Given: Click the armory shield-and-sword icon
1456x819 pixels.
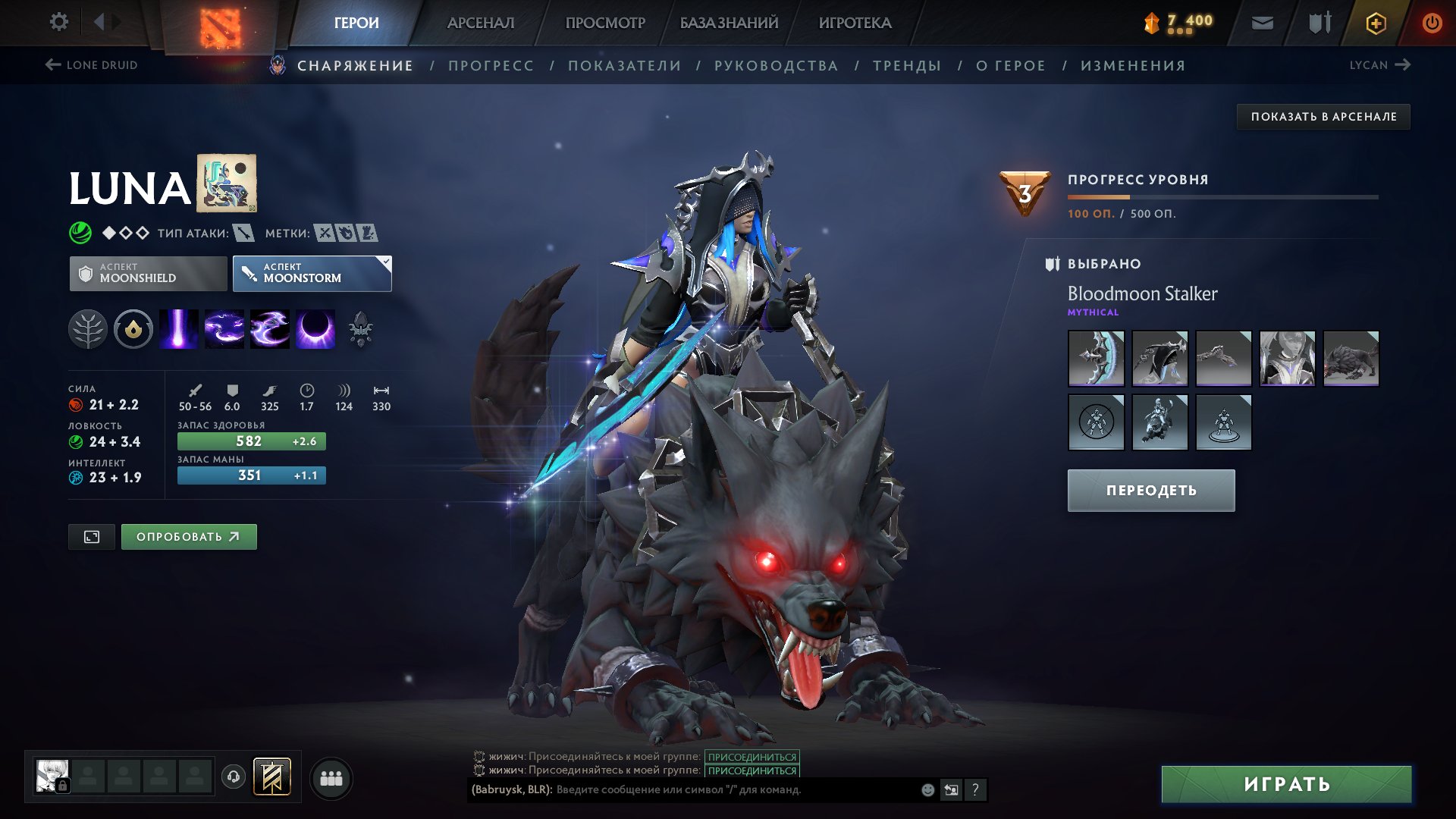Looking at the screenshot, I should tap(1318, 22).
